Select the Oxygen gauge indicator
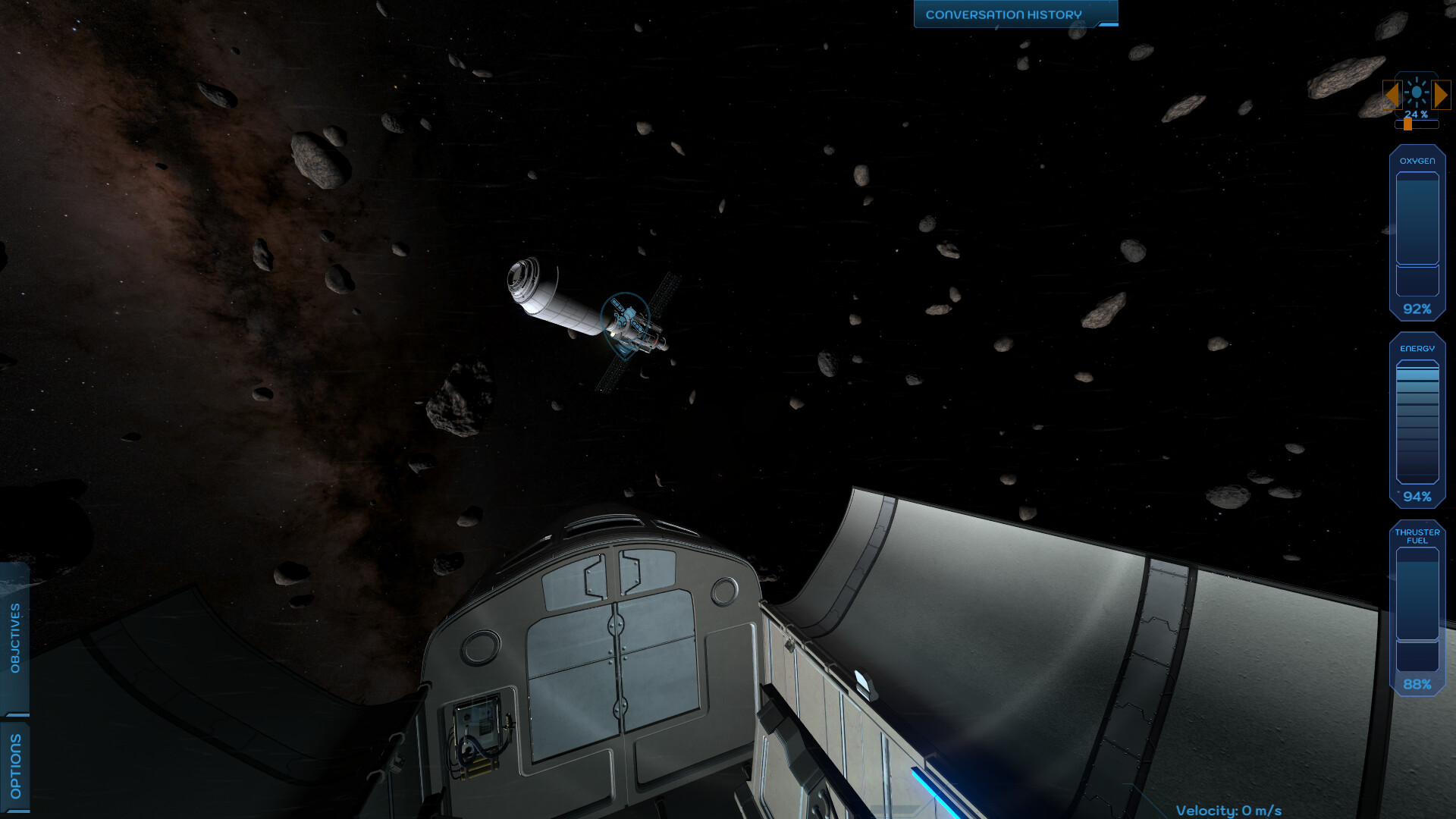 [x=1417, y=161]
